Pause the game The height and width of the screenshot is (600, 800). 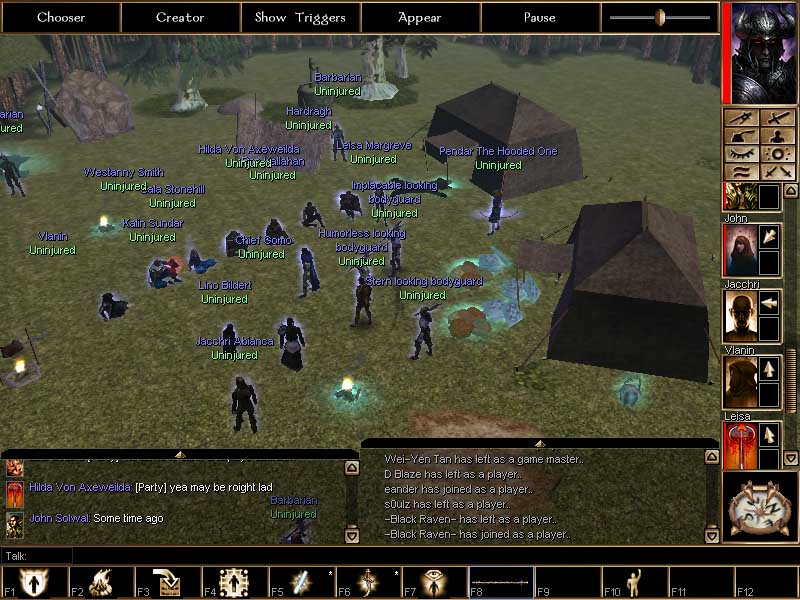pyautogui.click(x=540, y=17)
